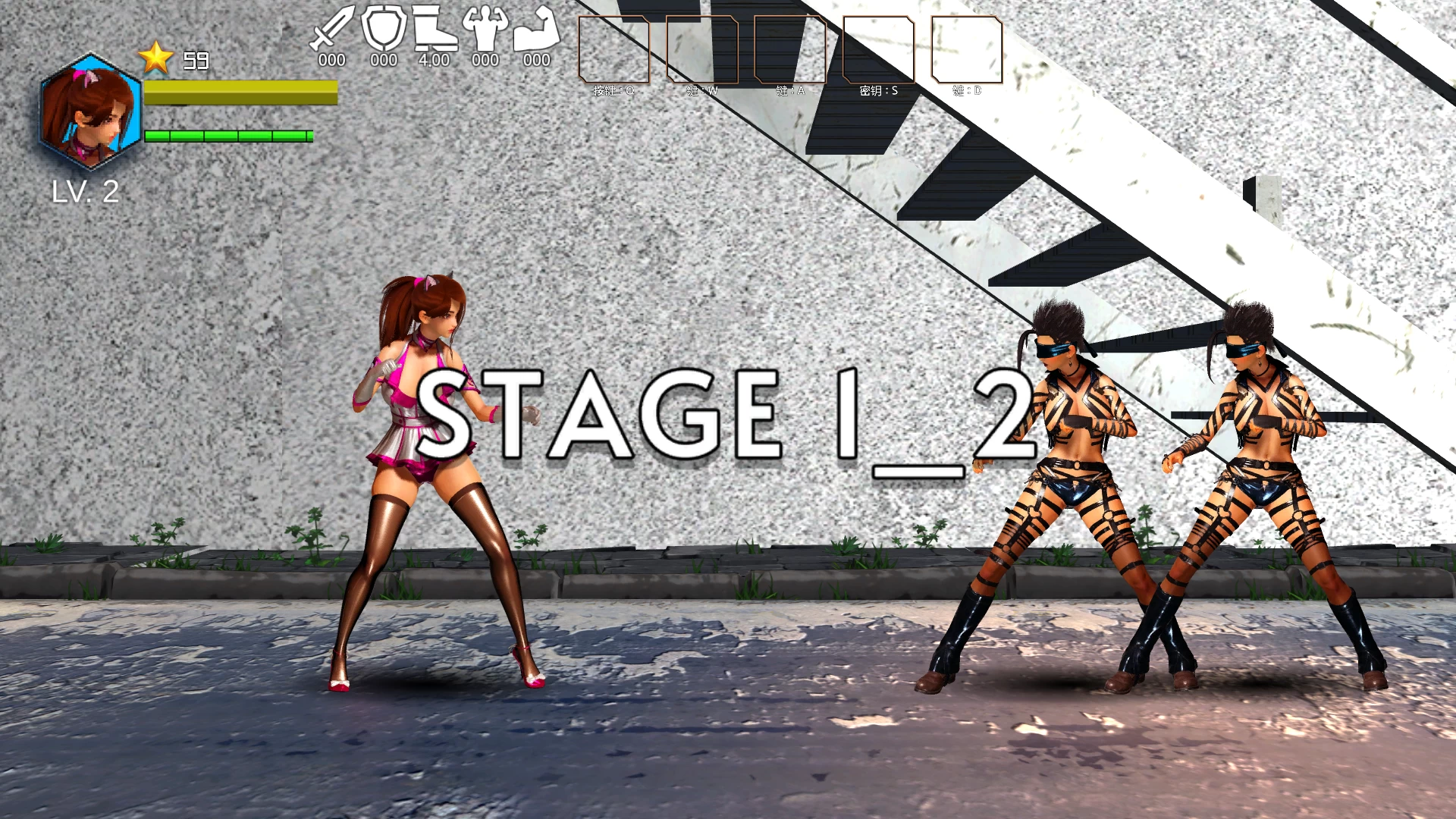1456x819 pixels.
Task: Open the hexagonal character portrait
Action: (x=89, y=114)
